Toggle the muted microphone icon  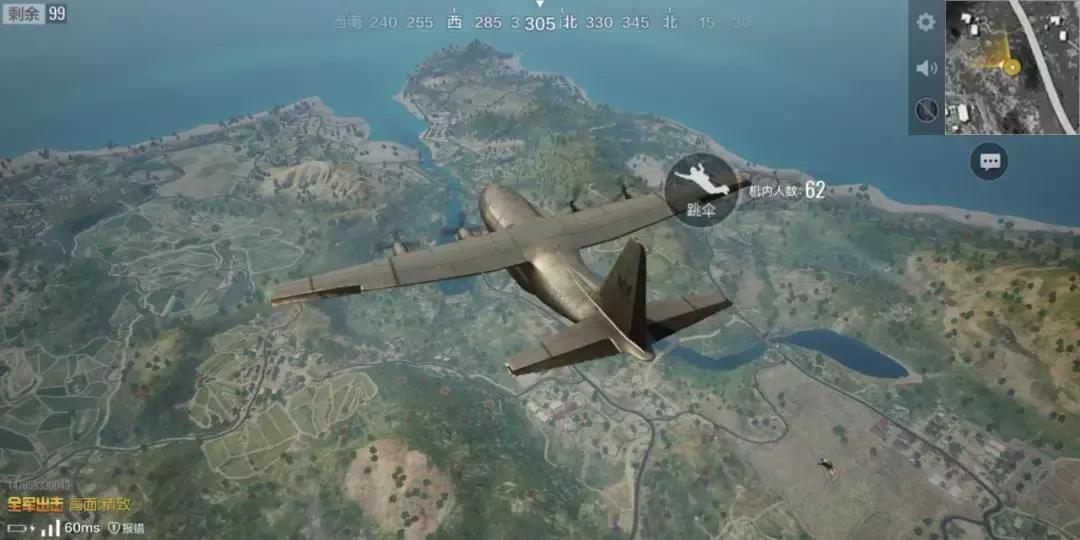(926, 110)
